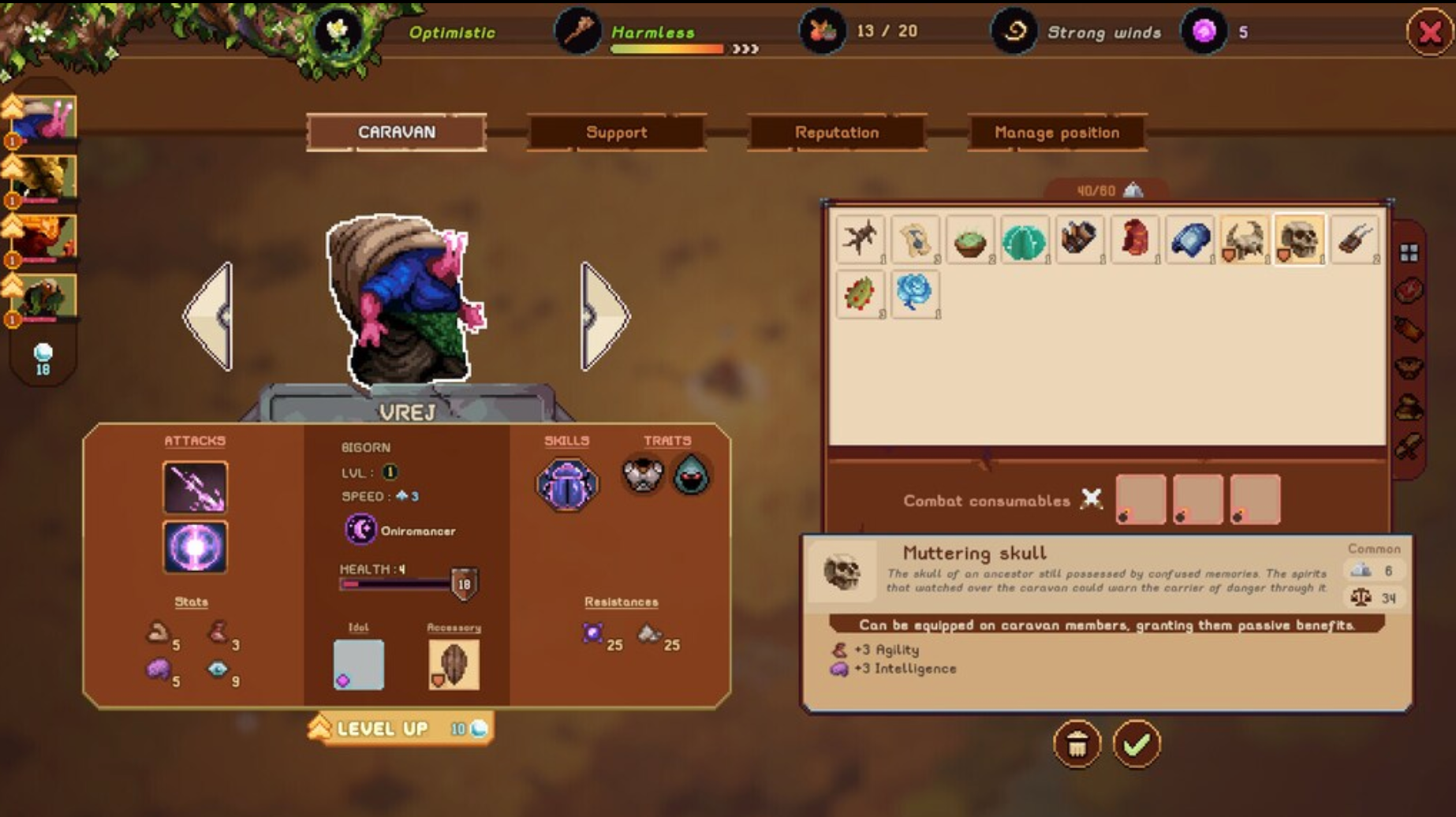The width and height of the screenshot is (1456, 817).
Task: Click Vrej's scarab skill icon
Action: [567, 483]
